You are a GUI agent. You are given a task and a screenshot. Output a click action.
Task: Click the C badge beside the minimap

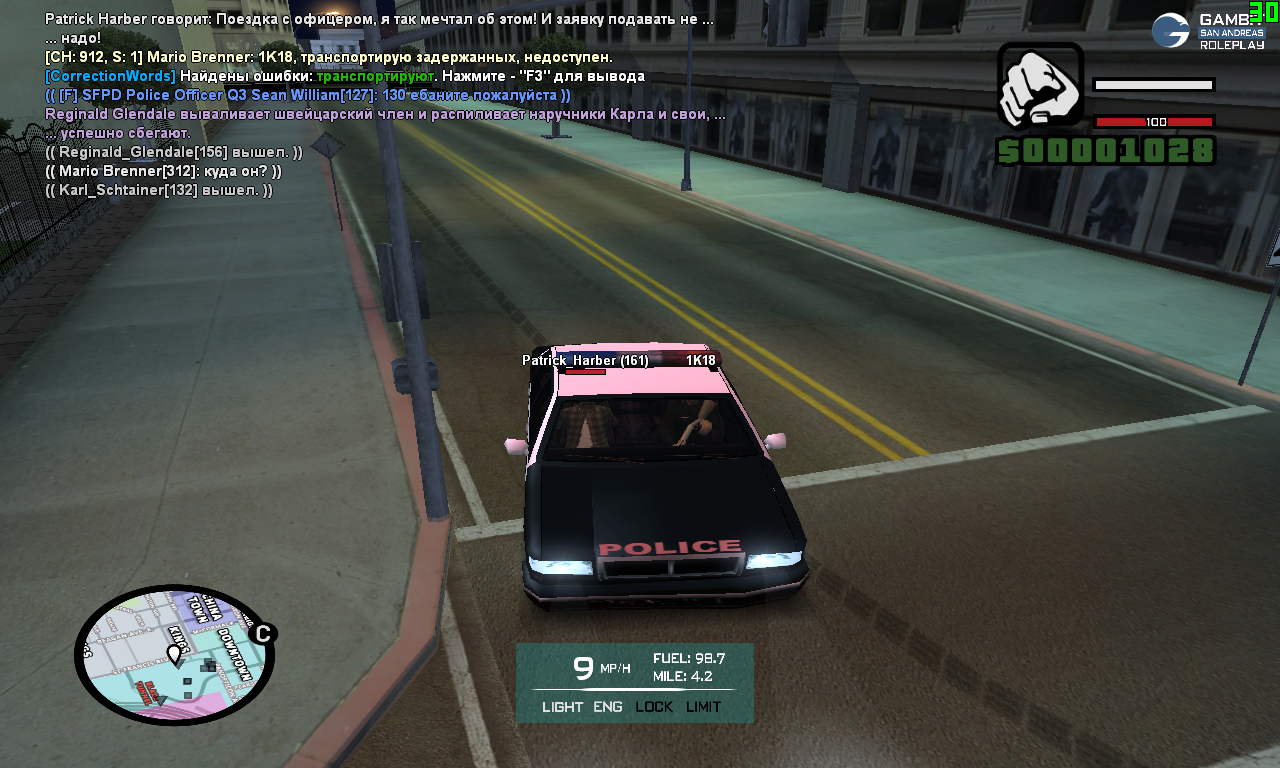point(263,633)
